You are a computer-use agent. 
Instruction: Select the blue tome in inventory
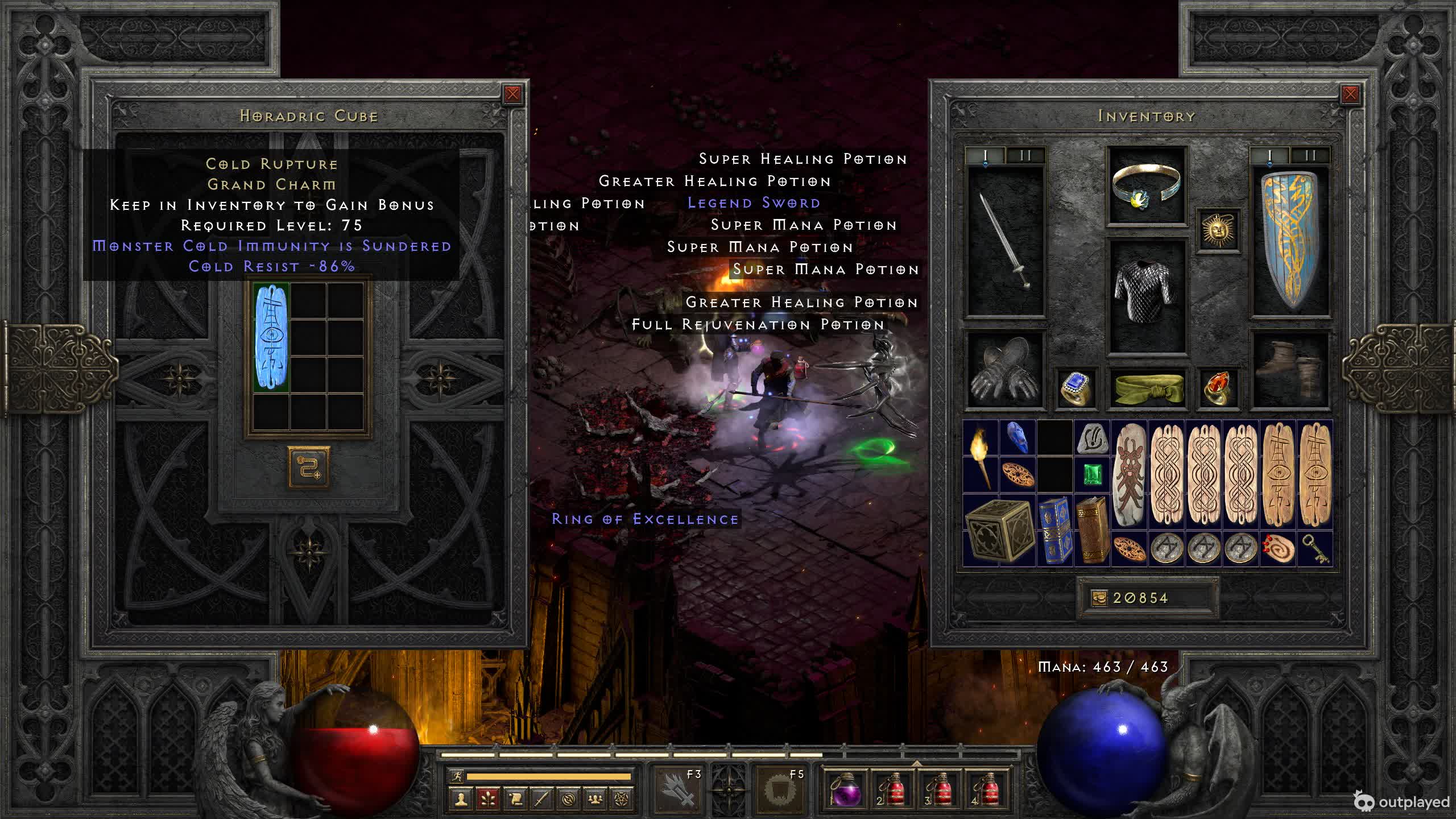tap(1055, 531)
